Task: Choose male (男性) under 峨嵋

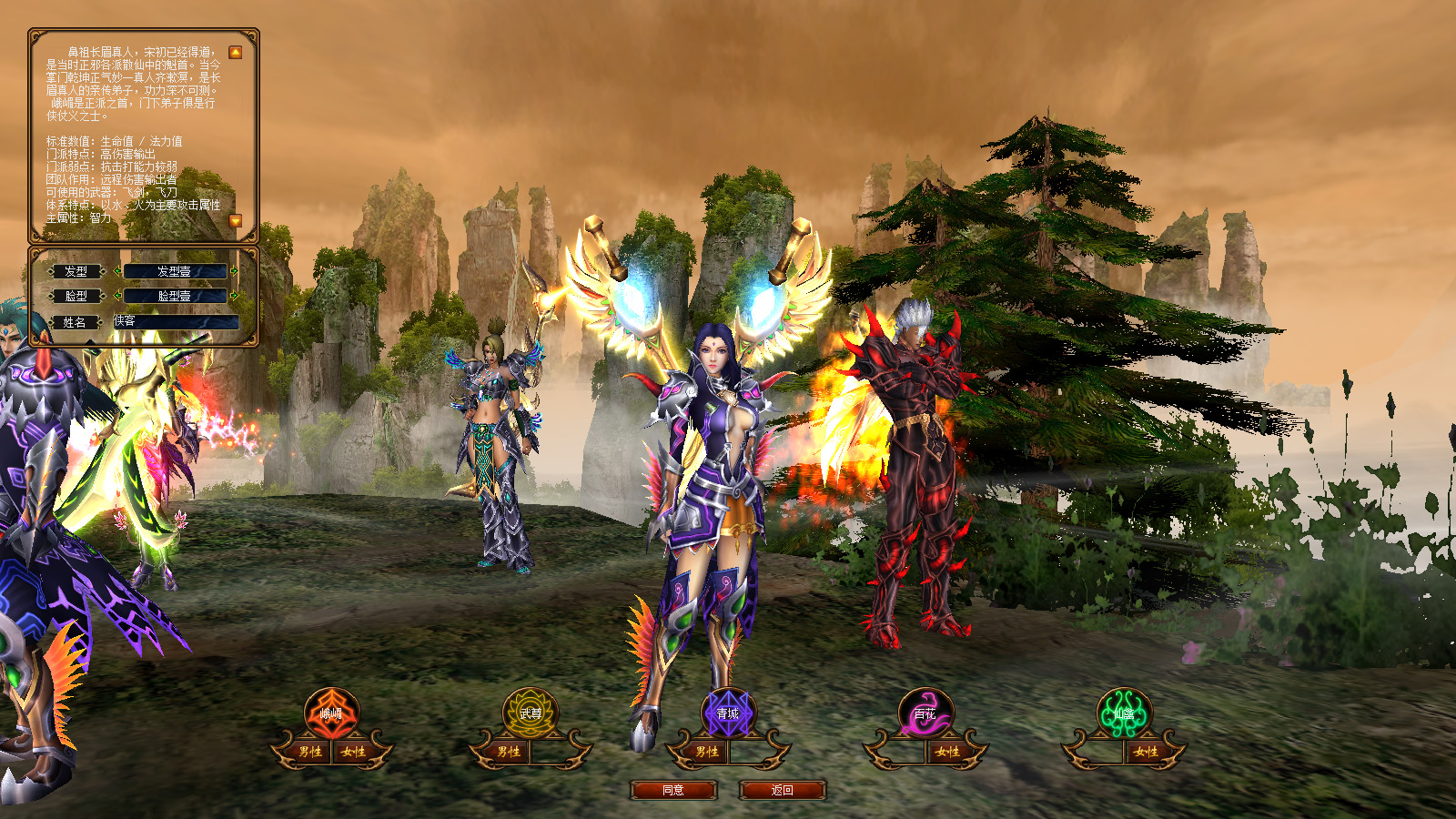Action: coord(310,752)
